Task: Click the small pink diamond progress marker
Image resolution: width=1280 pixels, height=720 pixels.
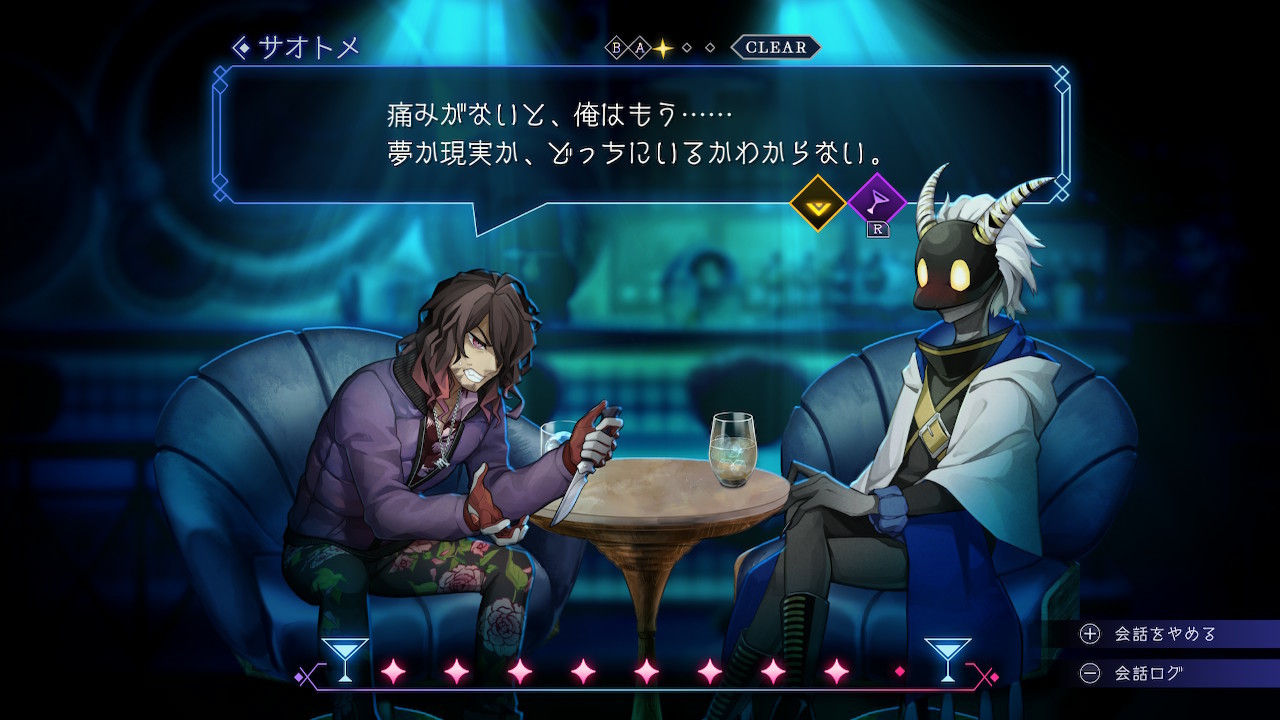Action: click(x=899, y=672)
